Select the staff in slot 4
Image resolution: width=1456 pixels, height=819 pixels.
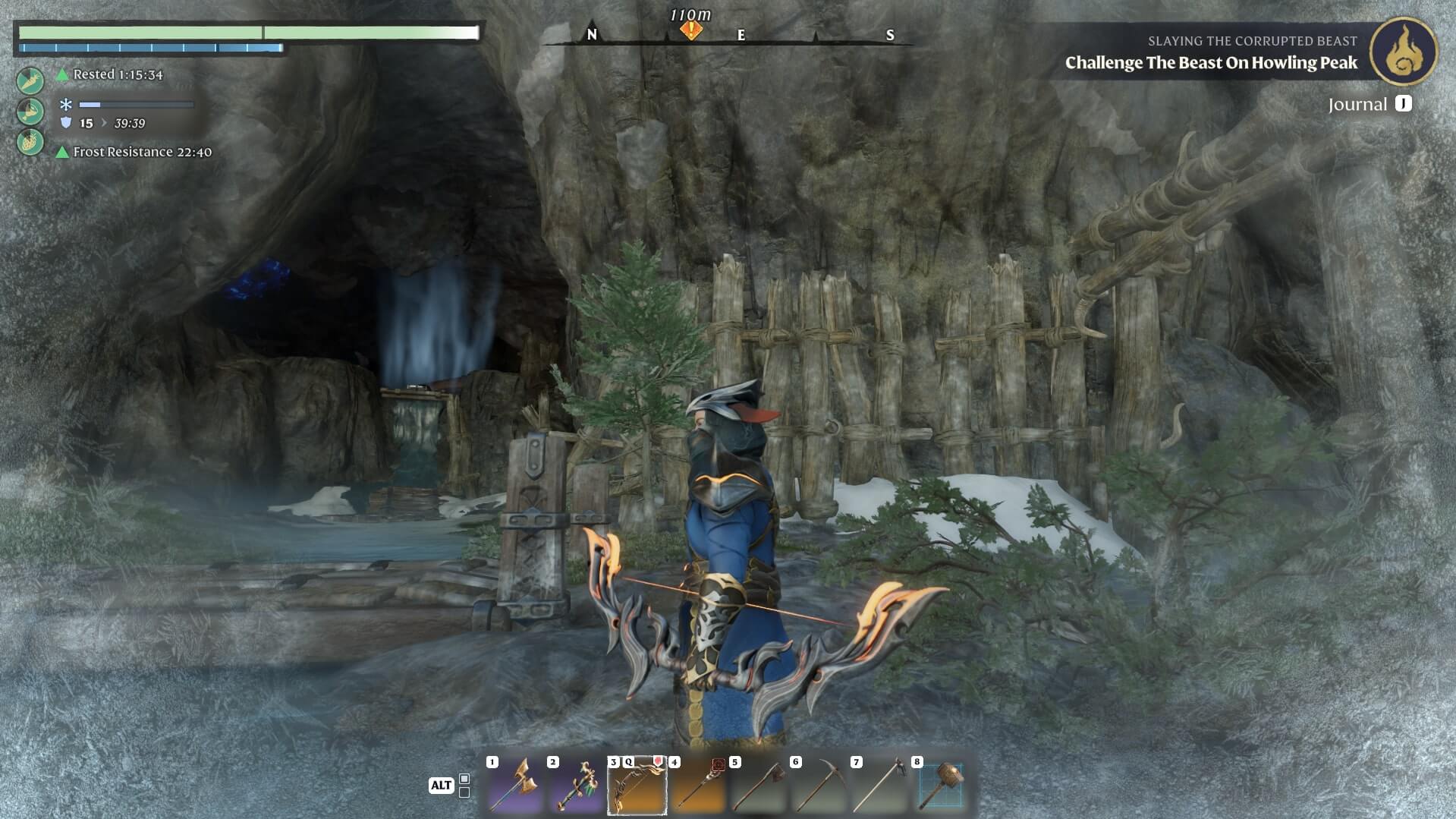click(x=697, y=786)
